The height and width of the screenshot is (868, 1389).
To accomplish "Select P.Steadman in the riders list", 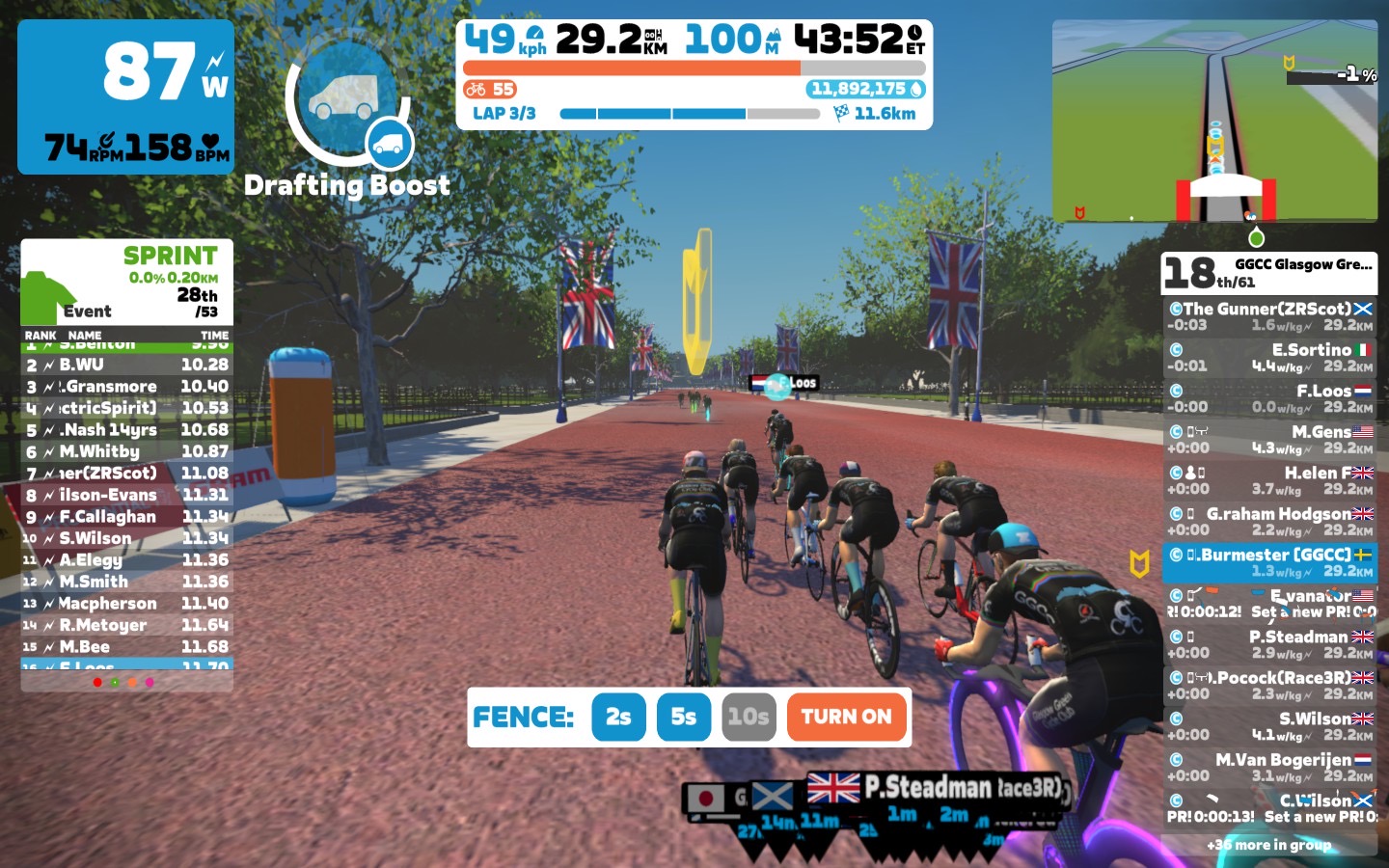I will (x=1269, y=644).
